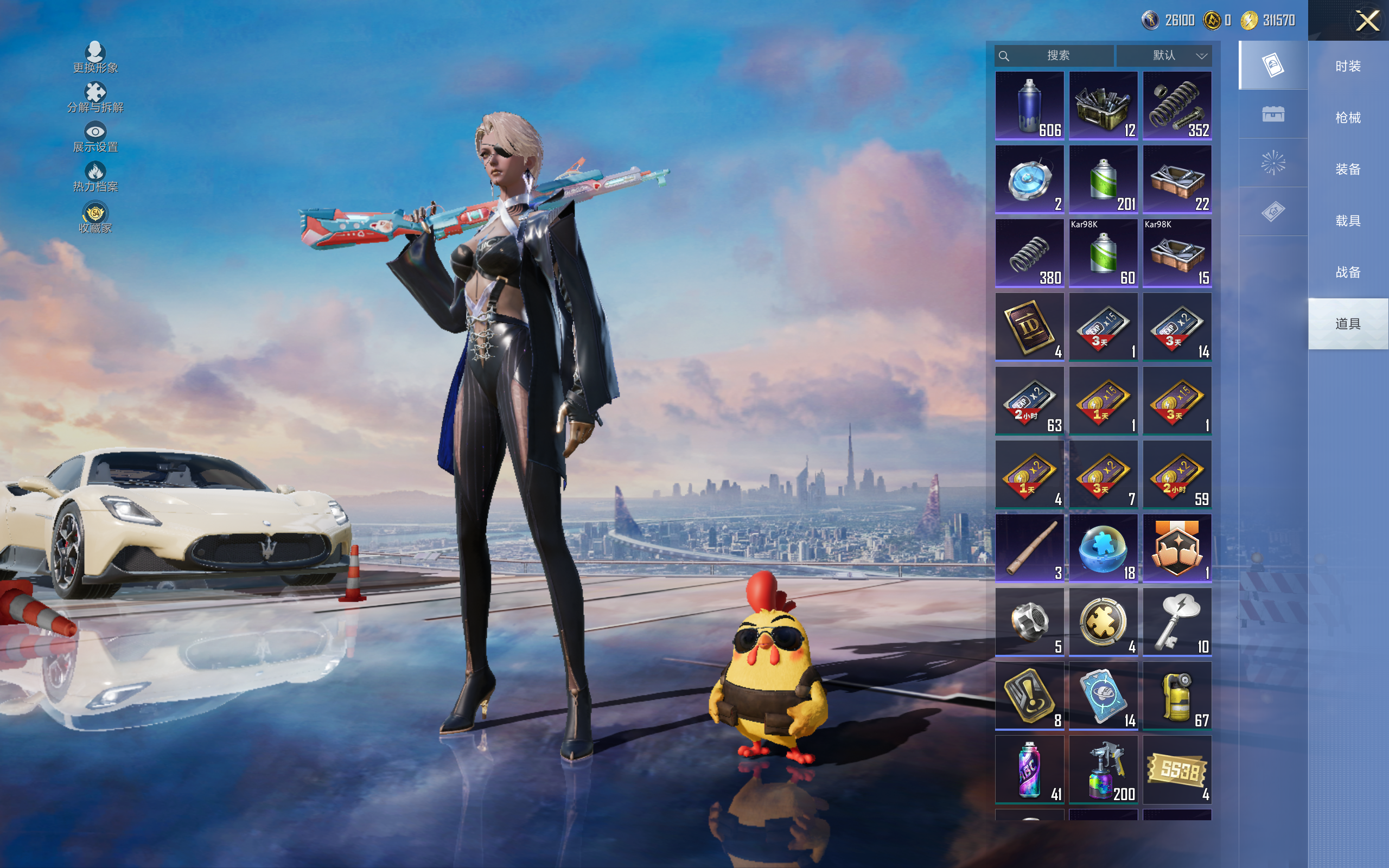The width and height of the screenshot is (1389, 868).
Task: Click the 搜索 search box
Action: pyautogui.click(x=1056, y=56)
